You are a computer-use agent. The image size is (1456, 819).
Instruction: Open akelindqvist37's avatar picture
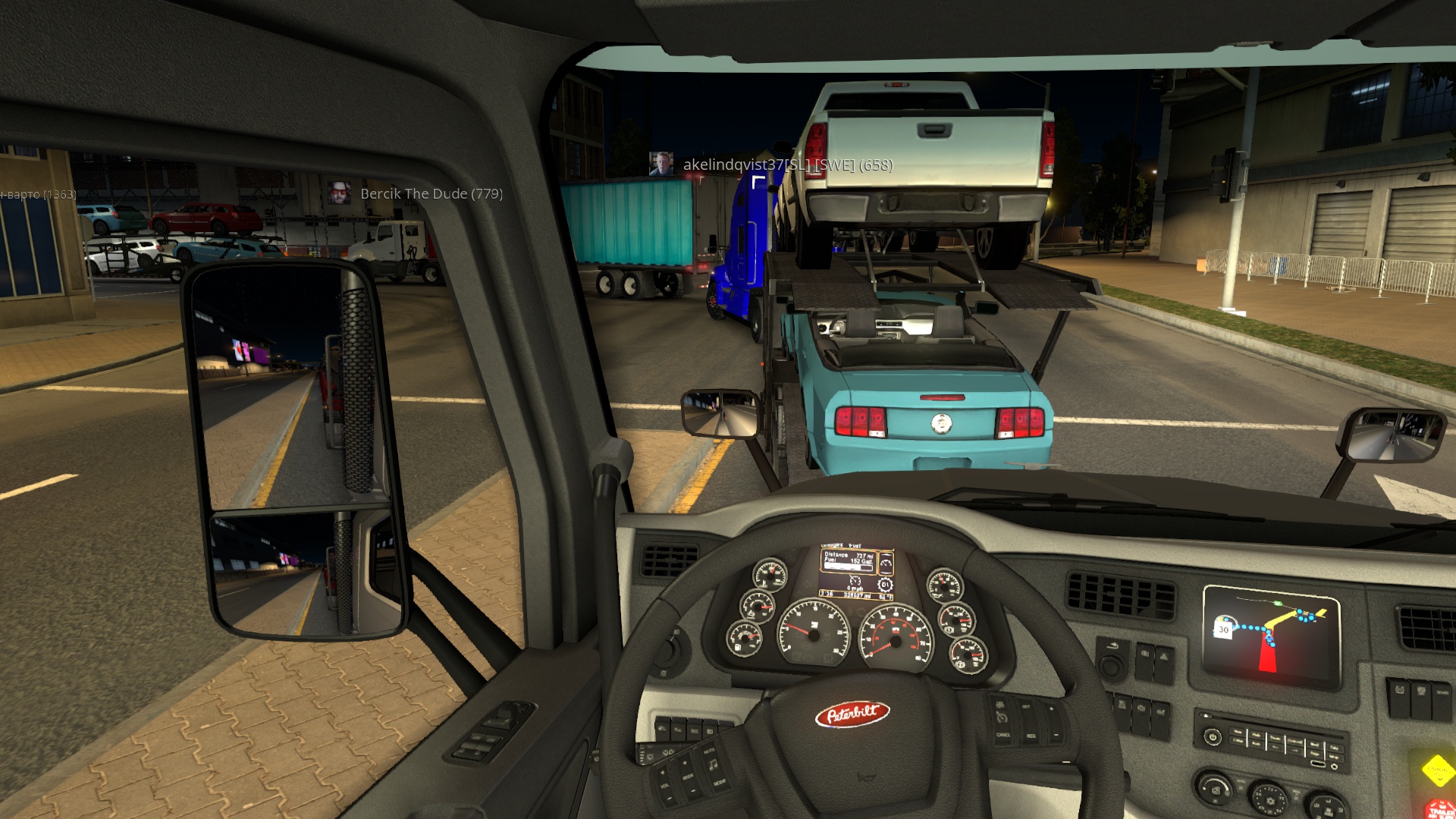661,164
